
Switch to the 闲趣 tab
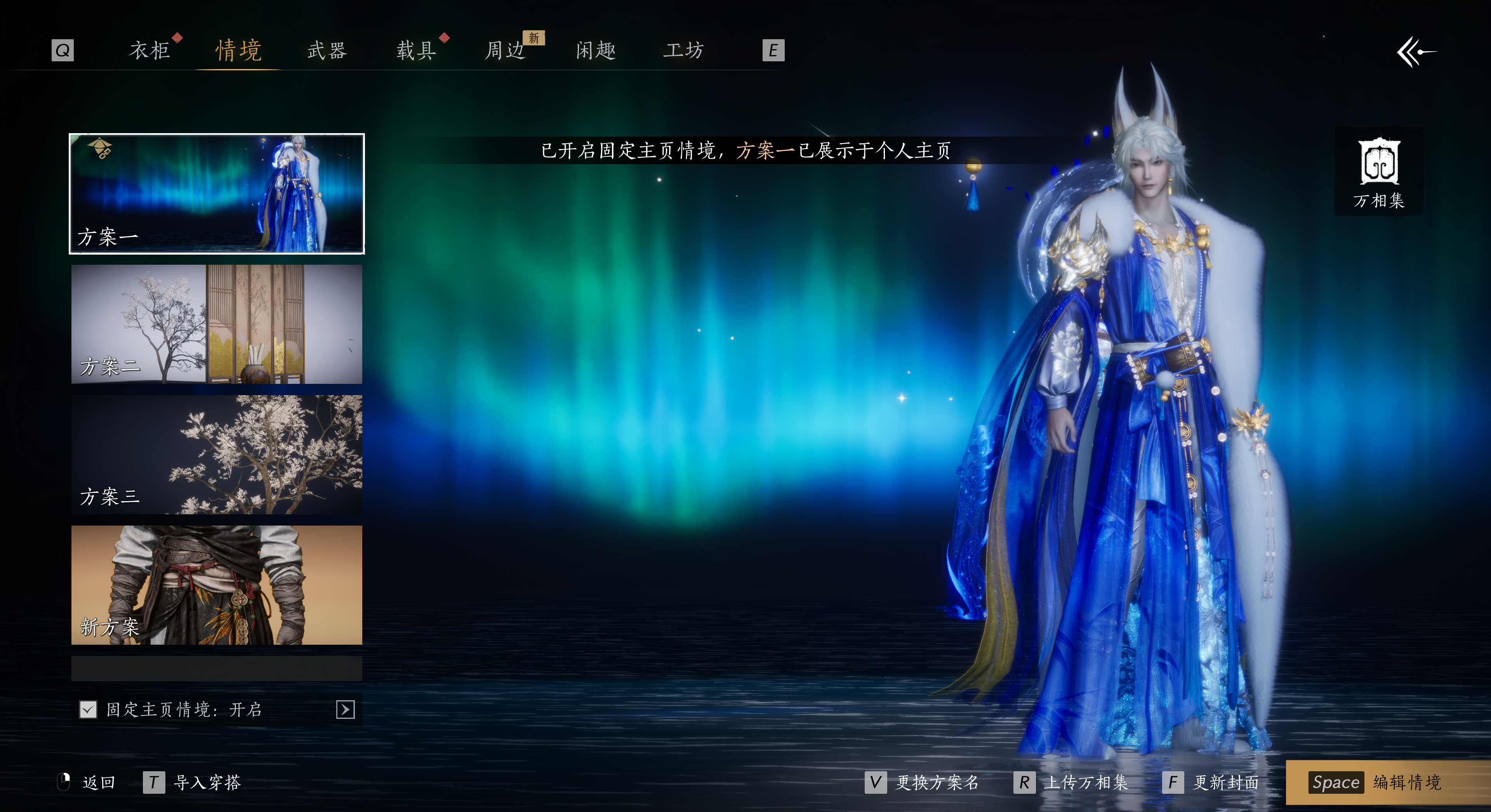[x=595, y=51]
